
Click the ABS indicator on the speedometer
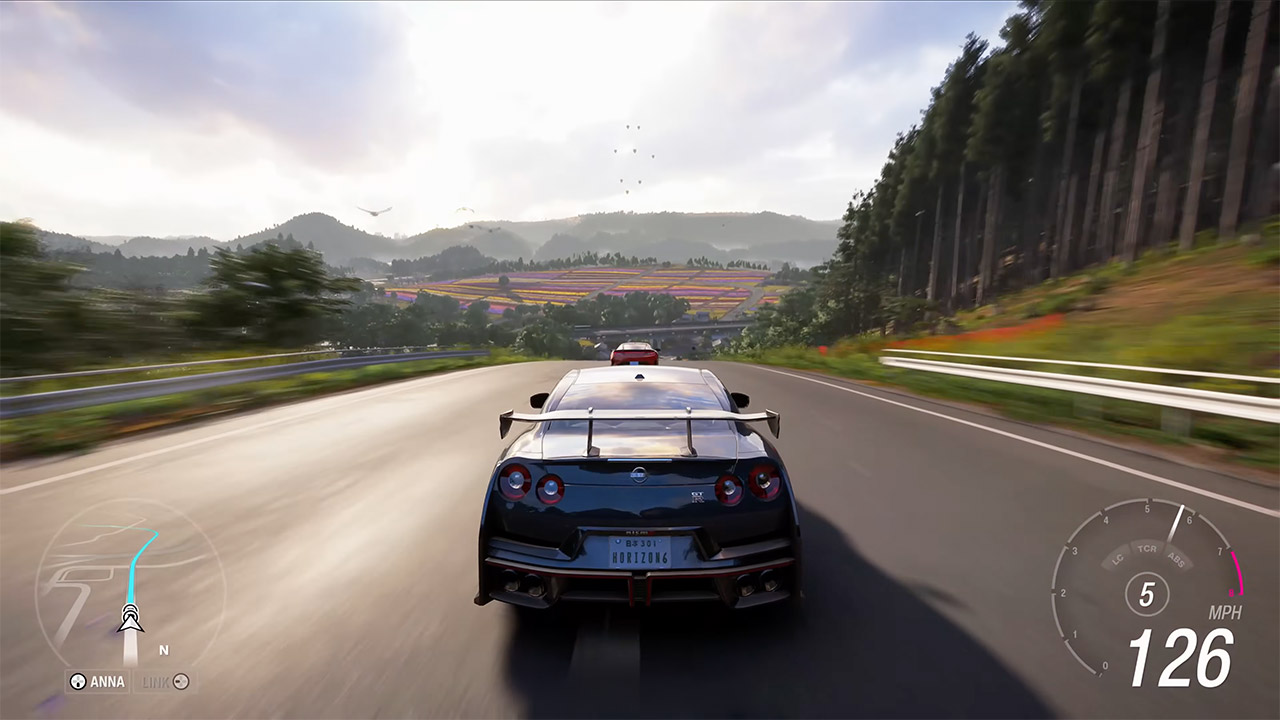[1175, 560]
